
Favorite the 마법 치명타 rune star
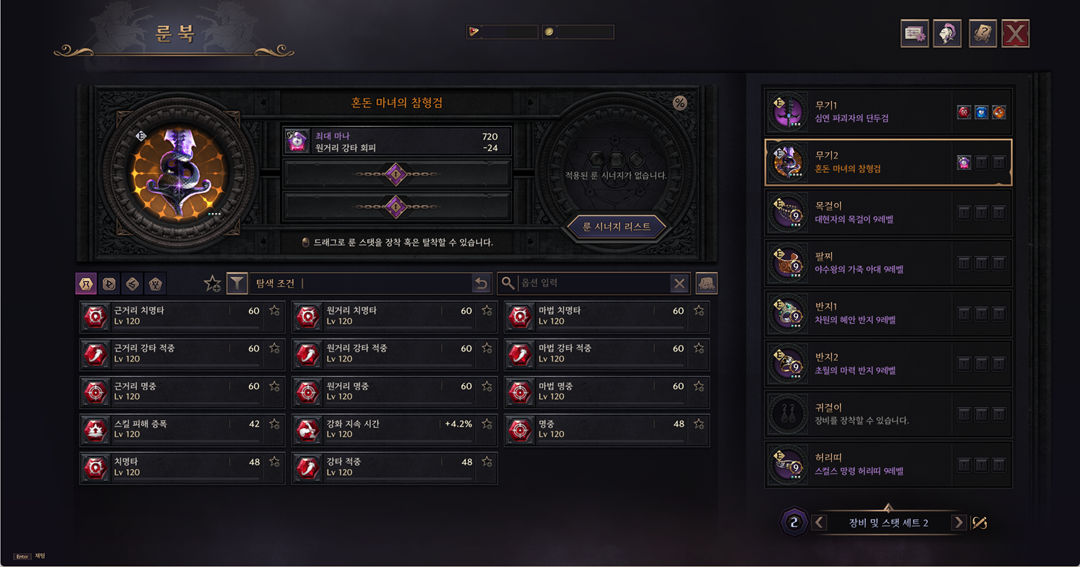698,311
